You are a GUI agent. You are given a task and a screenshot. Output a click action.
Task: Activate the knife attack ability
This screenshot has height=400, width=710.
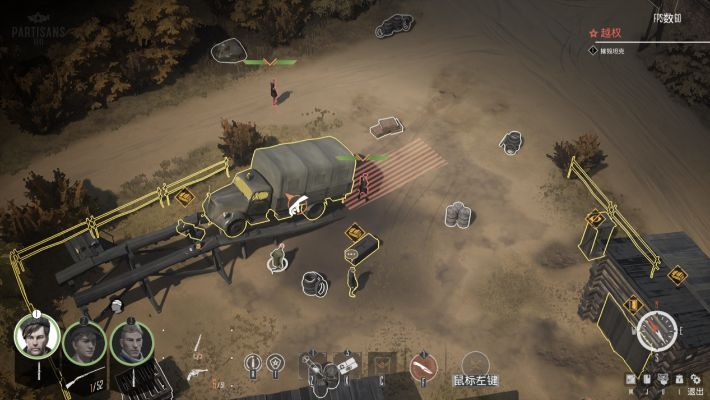coord(423,366)
